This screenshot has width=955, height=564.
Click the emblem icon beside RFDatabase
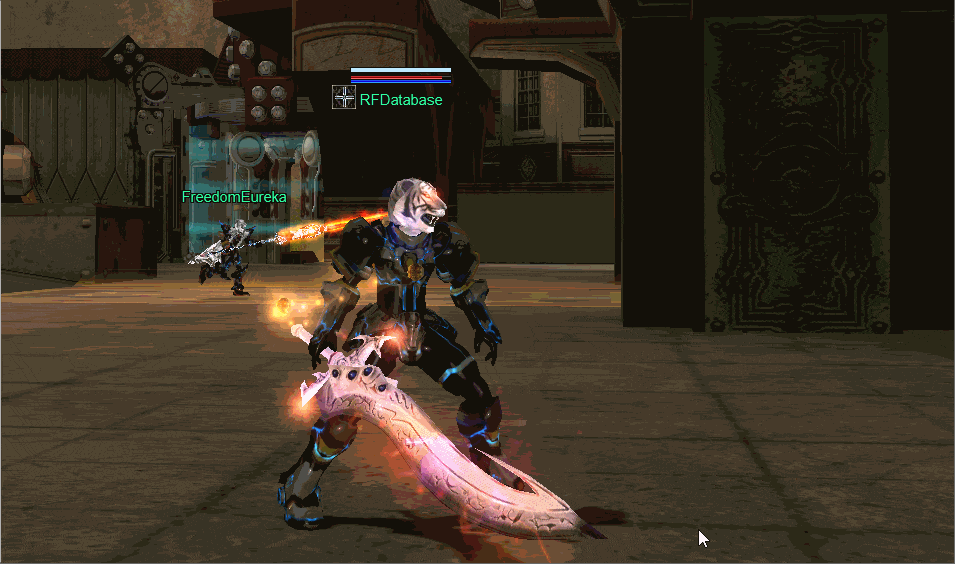(x=344, y=98)
